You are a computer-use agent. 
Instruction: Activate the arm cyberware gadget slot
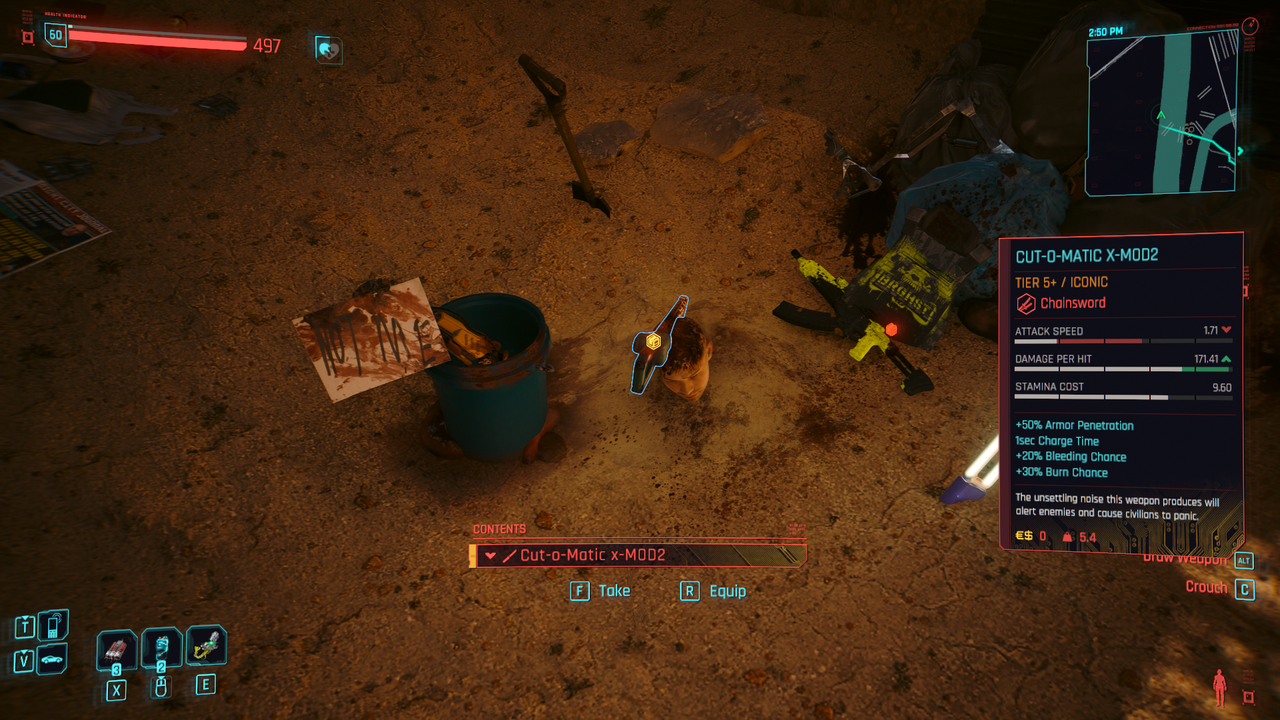(x=205, y=646)
